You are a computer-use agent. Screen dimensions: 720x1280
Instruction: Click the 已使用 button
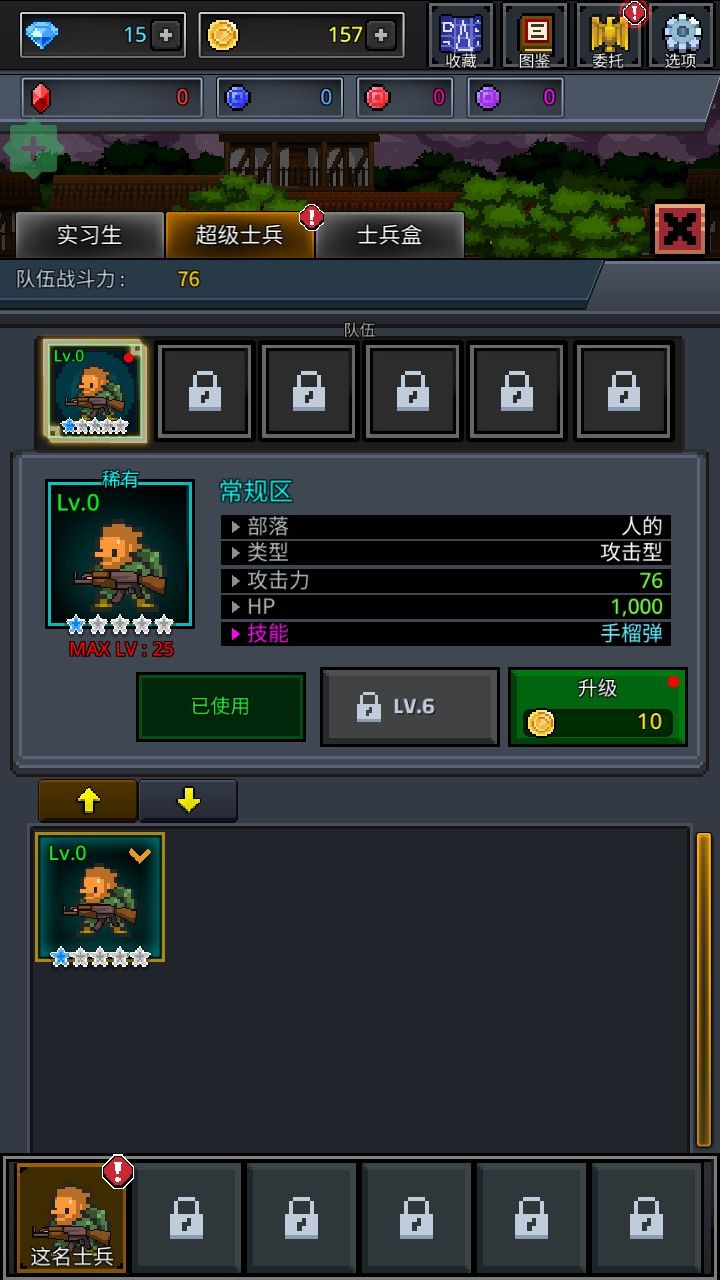click(220, 706)
